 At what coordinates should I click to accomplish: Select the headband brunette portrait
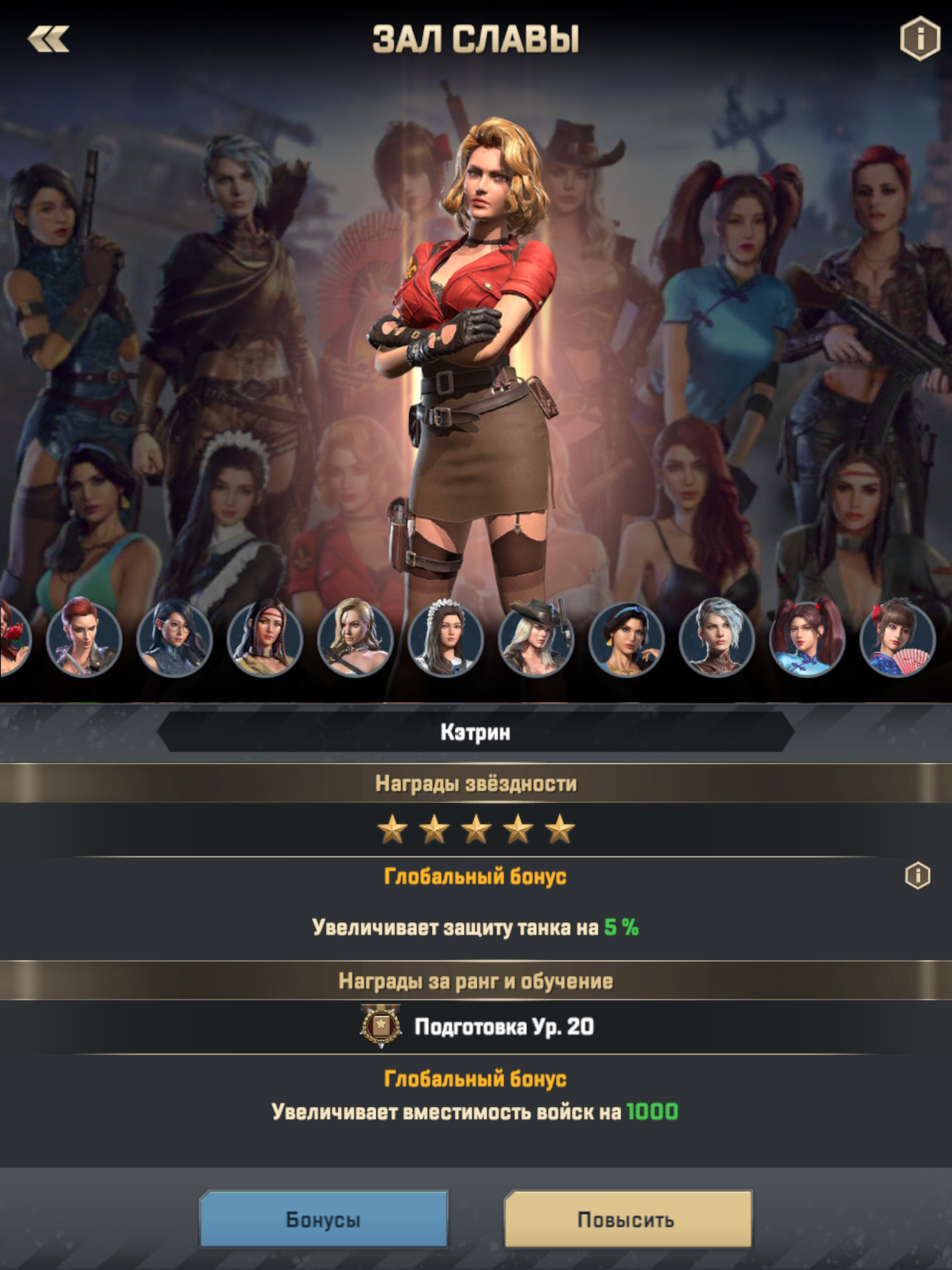point(265,637)
